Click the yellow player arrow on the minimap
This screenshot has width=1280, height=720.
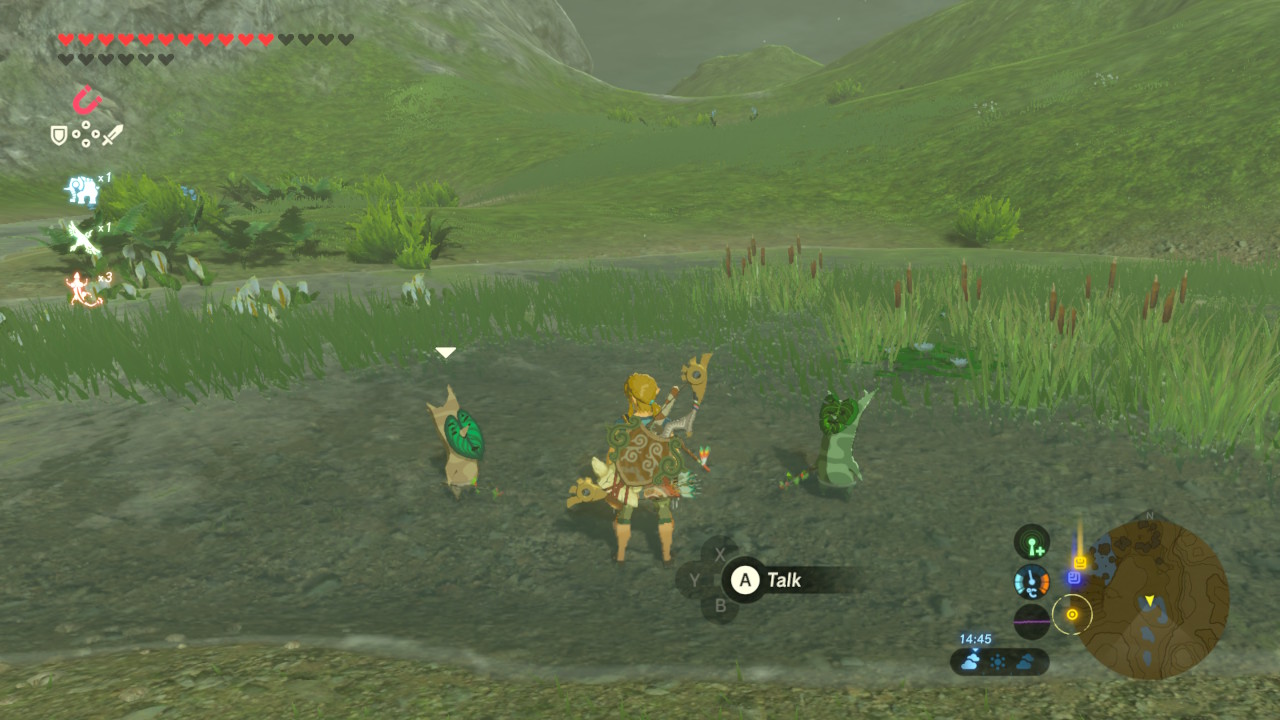(1150, 600)
